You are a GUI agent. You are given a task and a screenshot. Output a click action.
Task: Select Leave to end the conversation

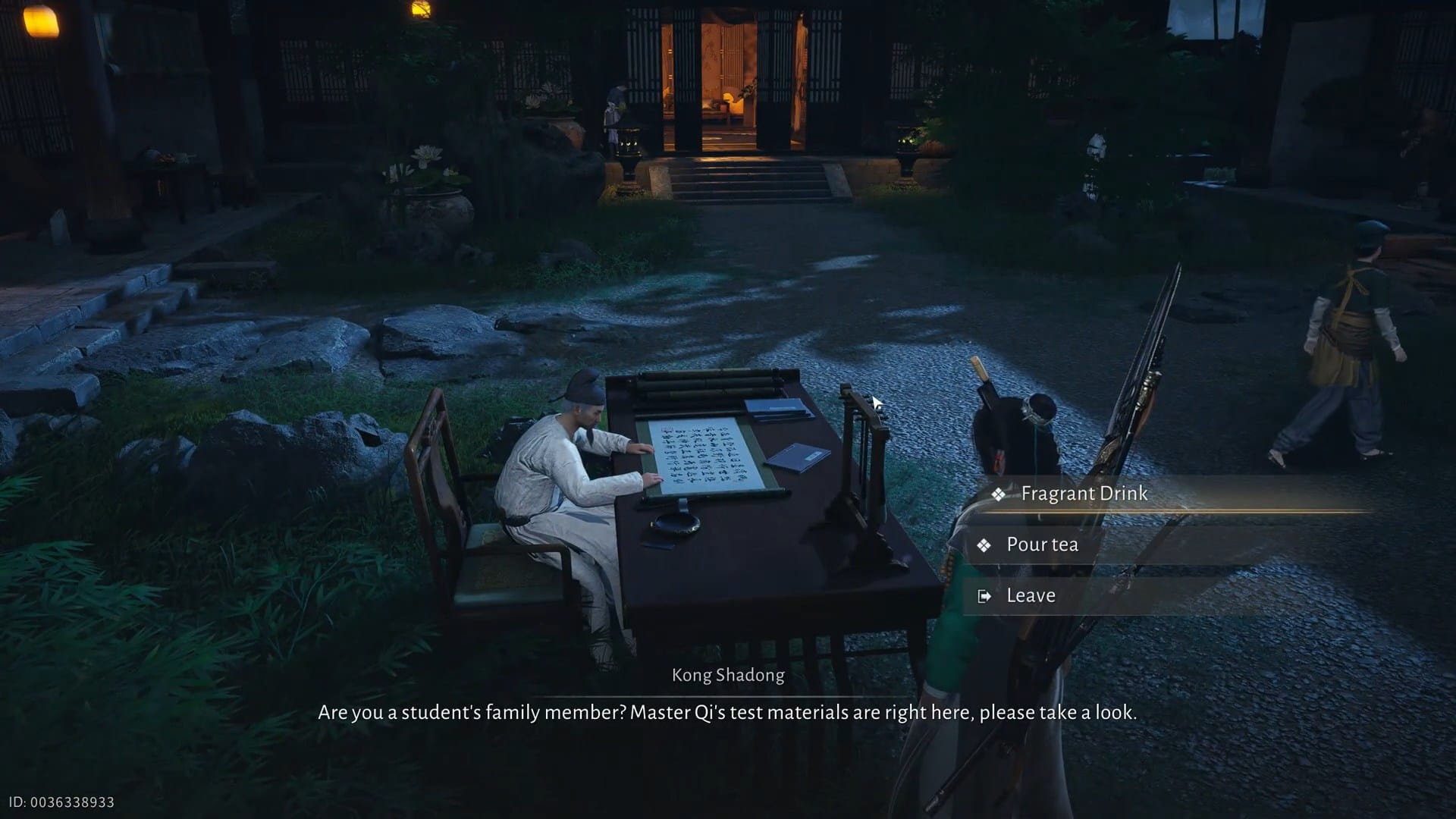(x=1030, y=595)
